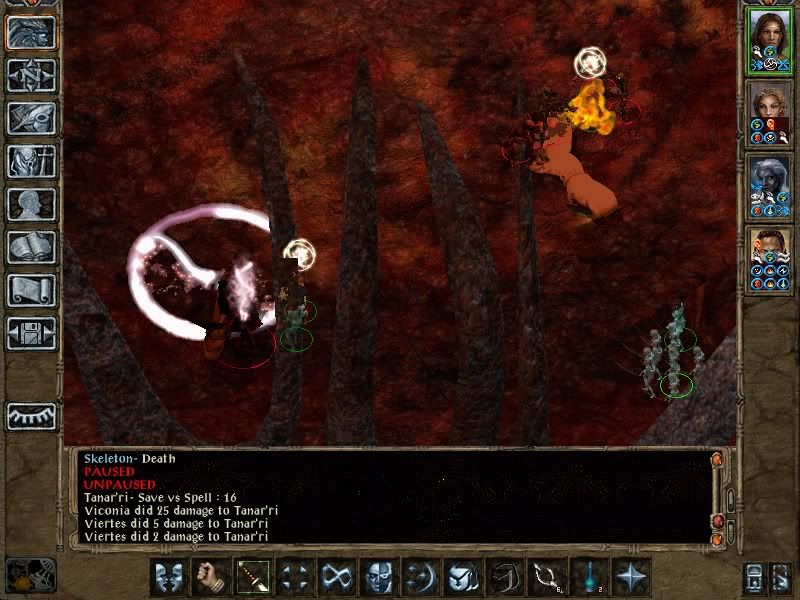Open the mage spellbook
This screenshot has height=600, width=800.
(x=31, y=247)
